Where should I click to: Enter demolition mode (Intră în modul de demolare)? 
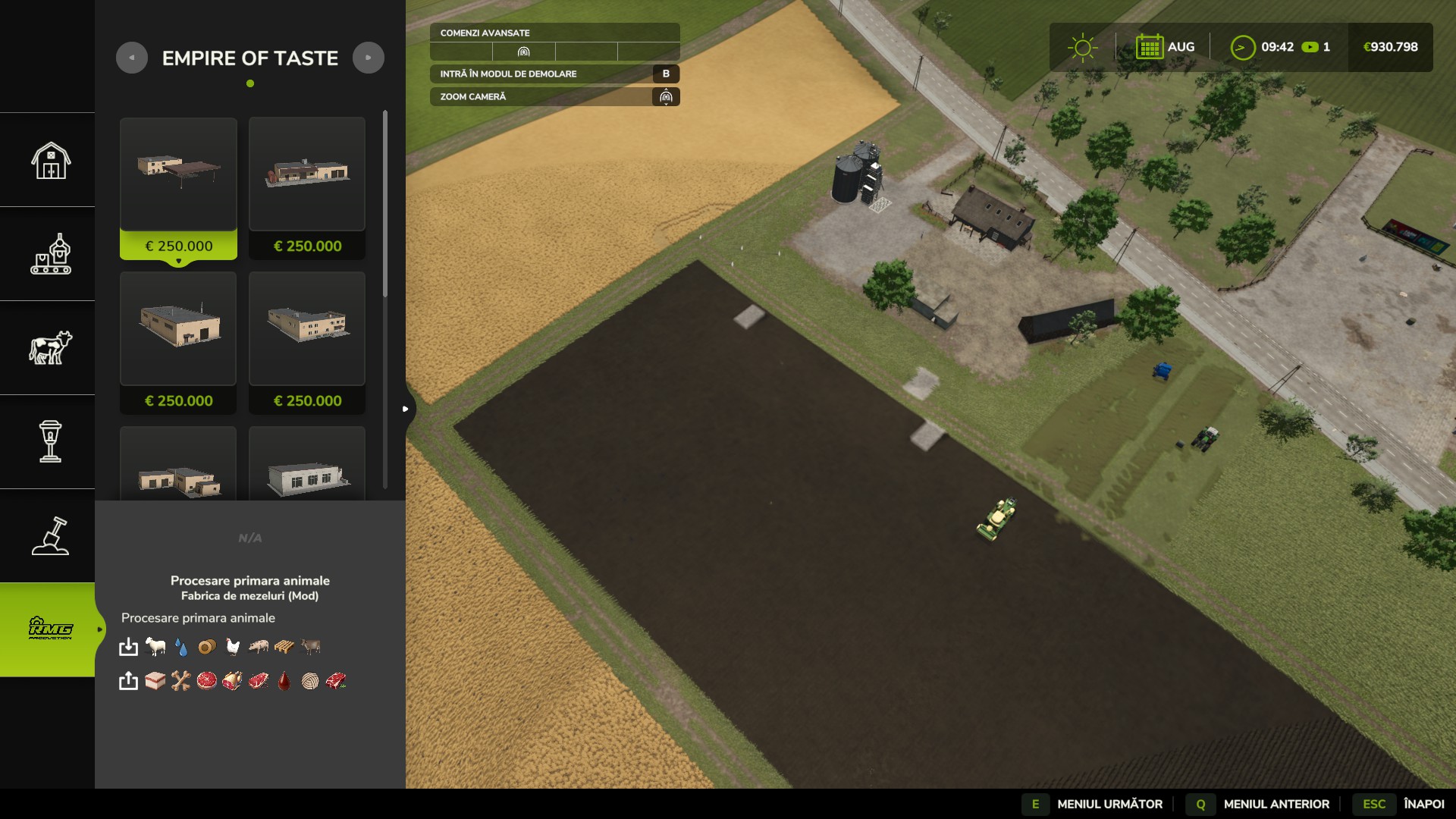pyautogui.click(x=554, y=74)
